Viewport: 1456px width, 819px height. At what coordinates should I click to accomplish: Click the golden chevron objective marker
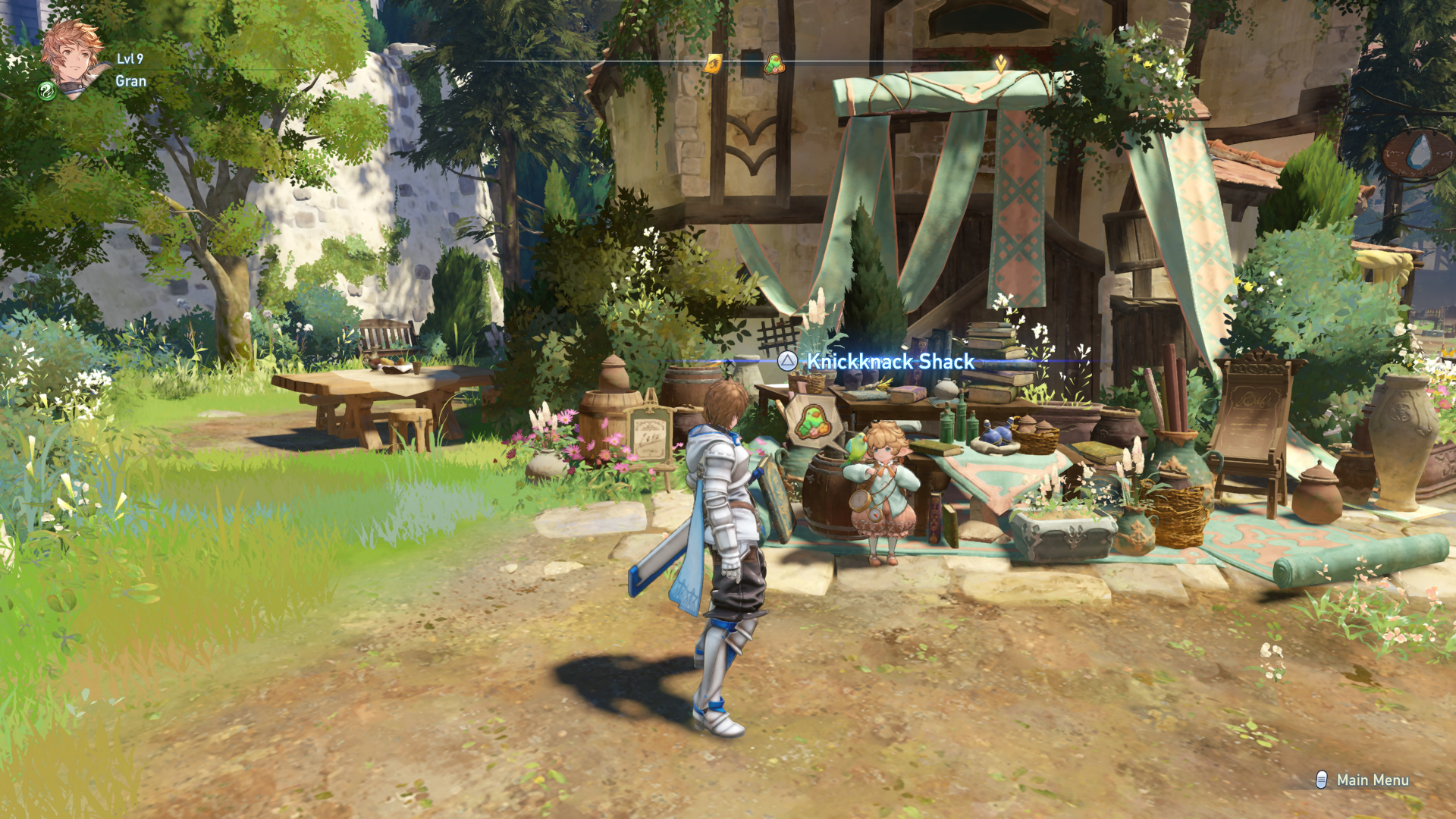(1001, 64)
